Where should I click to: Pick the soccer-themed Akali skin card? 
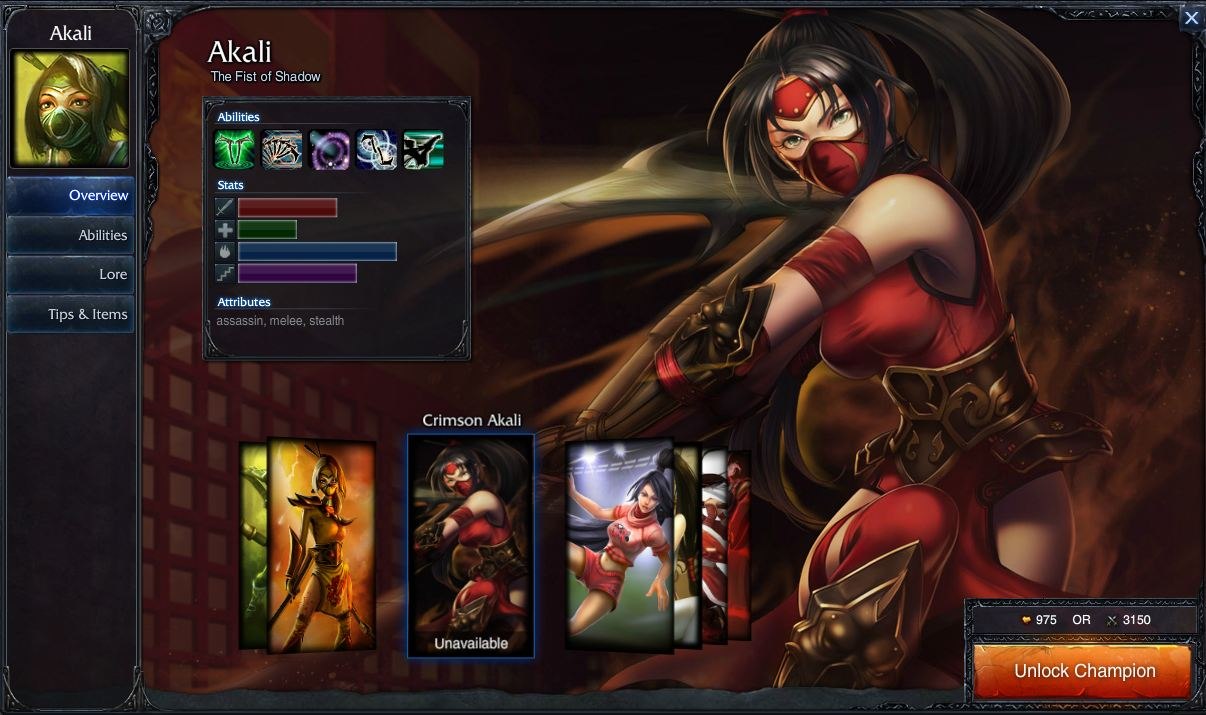pos(620,545)
